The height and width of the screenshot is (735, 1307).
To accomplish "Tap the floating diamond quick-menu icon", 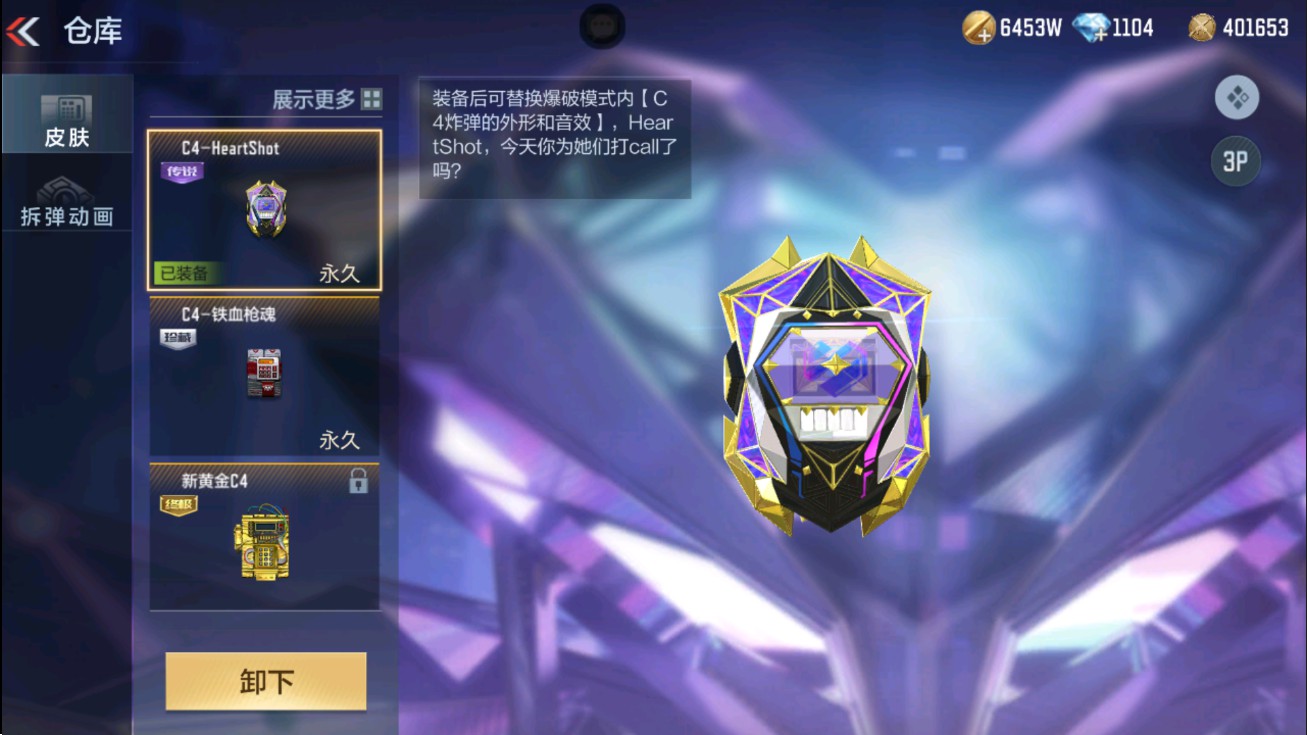I will [1236, 98].
